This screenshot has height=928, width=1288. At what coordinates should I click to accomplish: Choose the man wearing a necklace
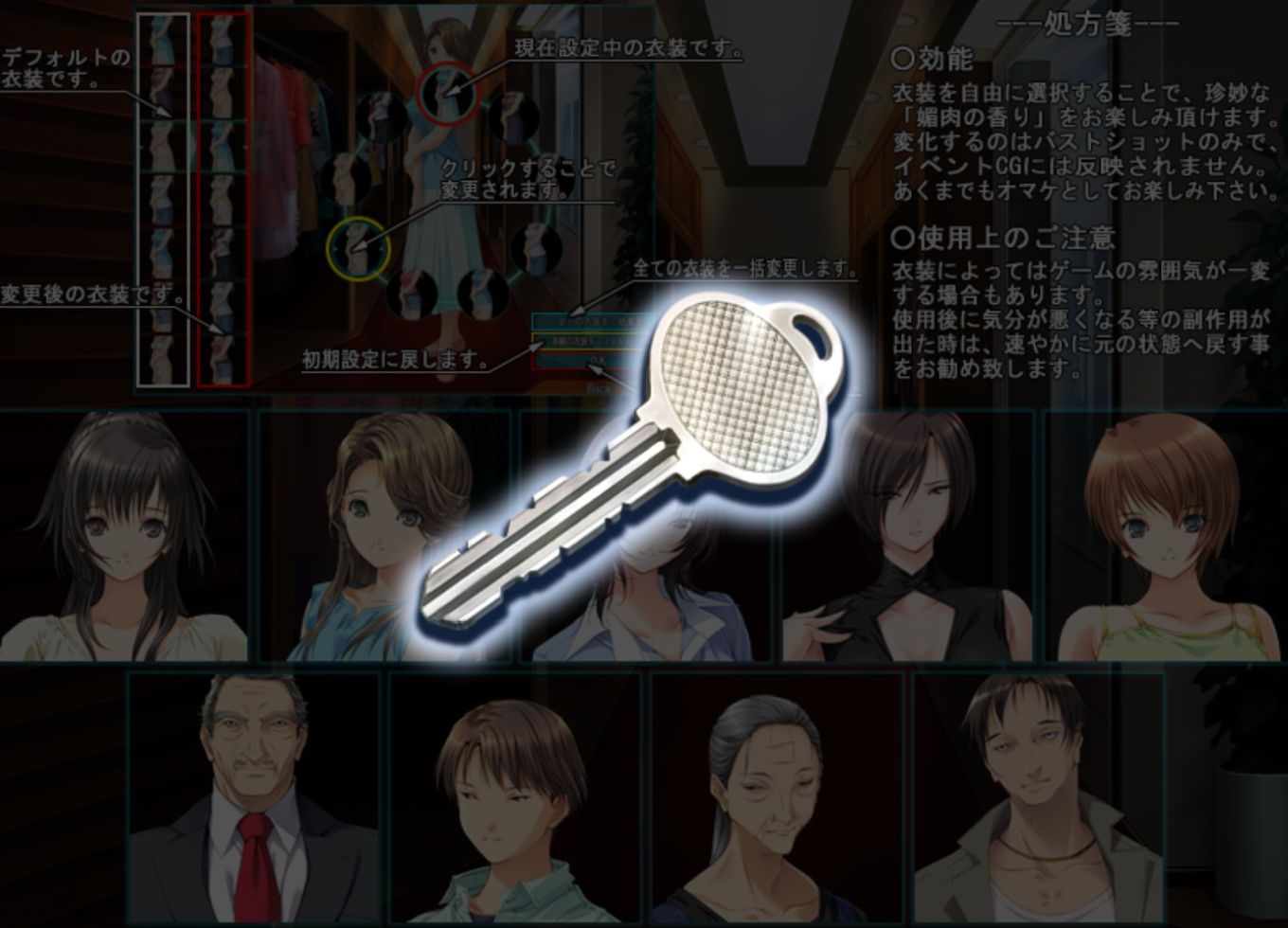[1038, 797]
